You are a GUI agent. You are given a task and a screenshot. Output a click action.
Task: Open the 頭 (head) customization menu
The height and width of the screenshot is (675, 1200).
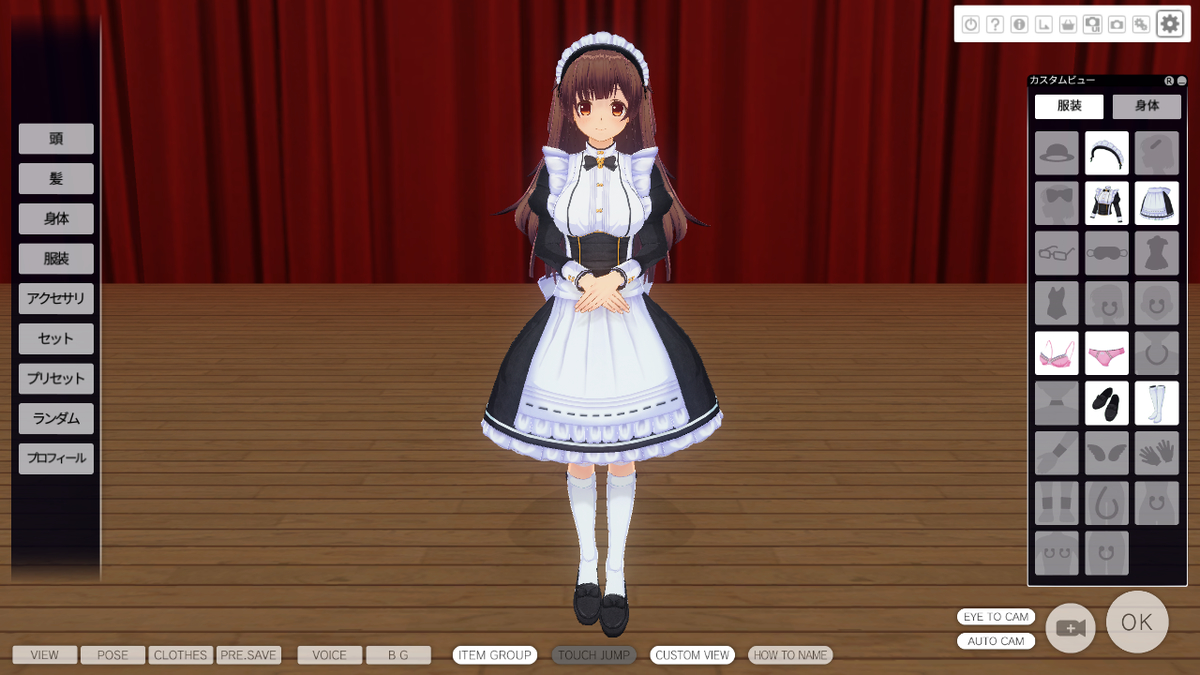[x=56, y=139]
